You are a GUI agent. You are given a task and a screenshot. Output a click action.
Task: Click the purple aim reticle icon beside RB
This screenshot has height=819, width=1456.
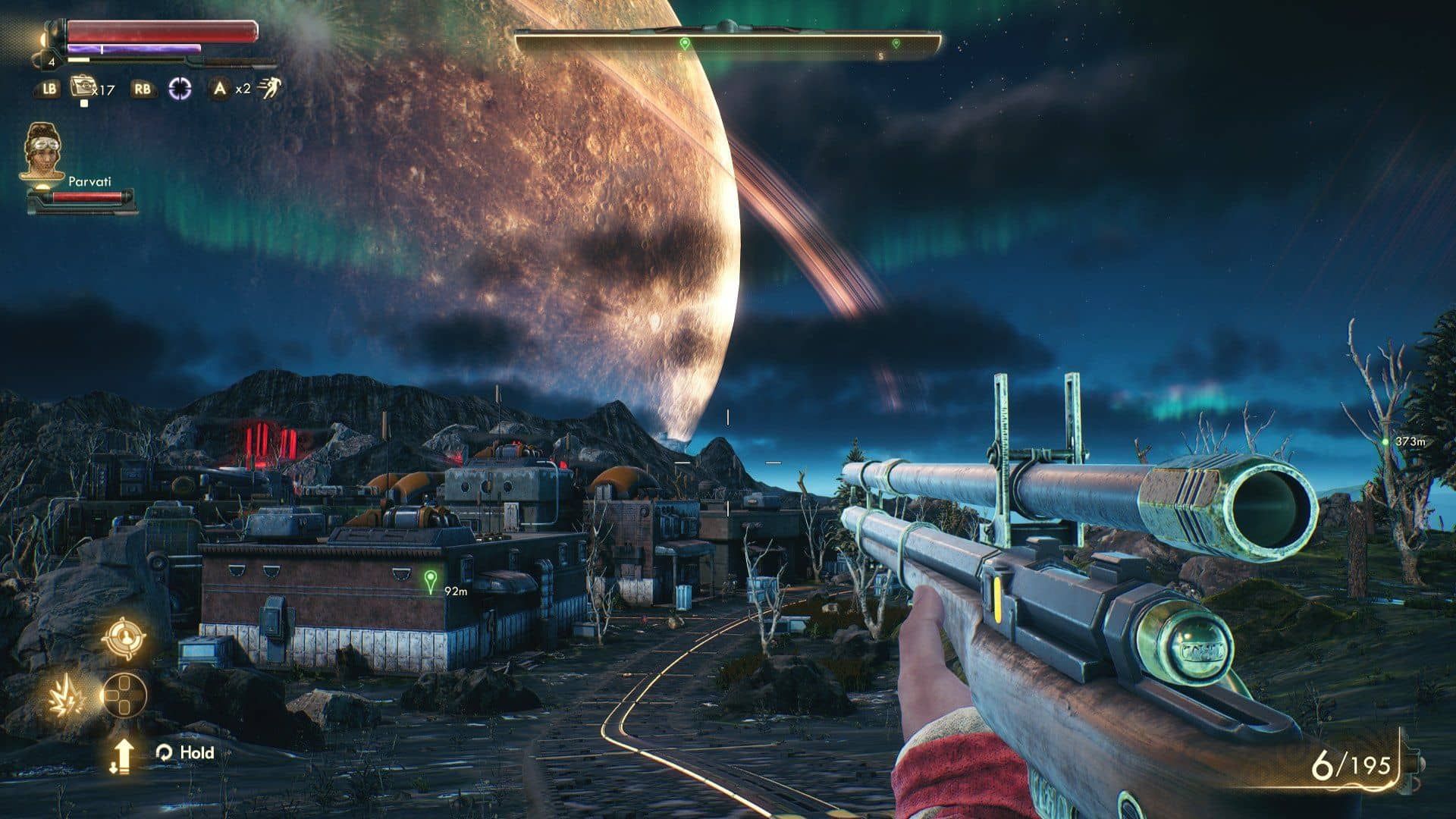click(179, 88)
